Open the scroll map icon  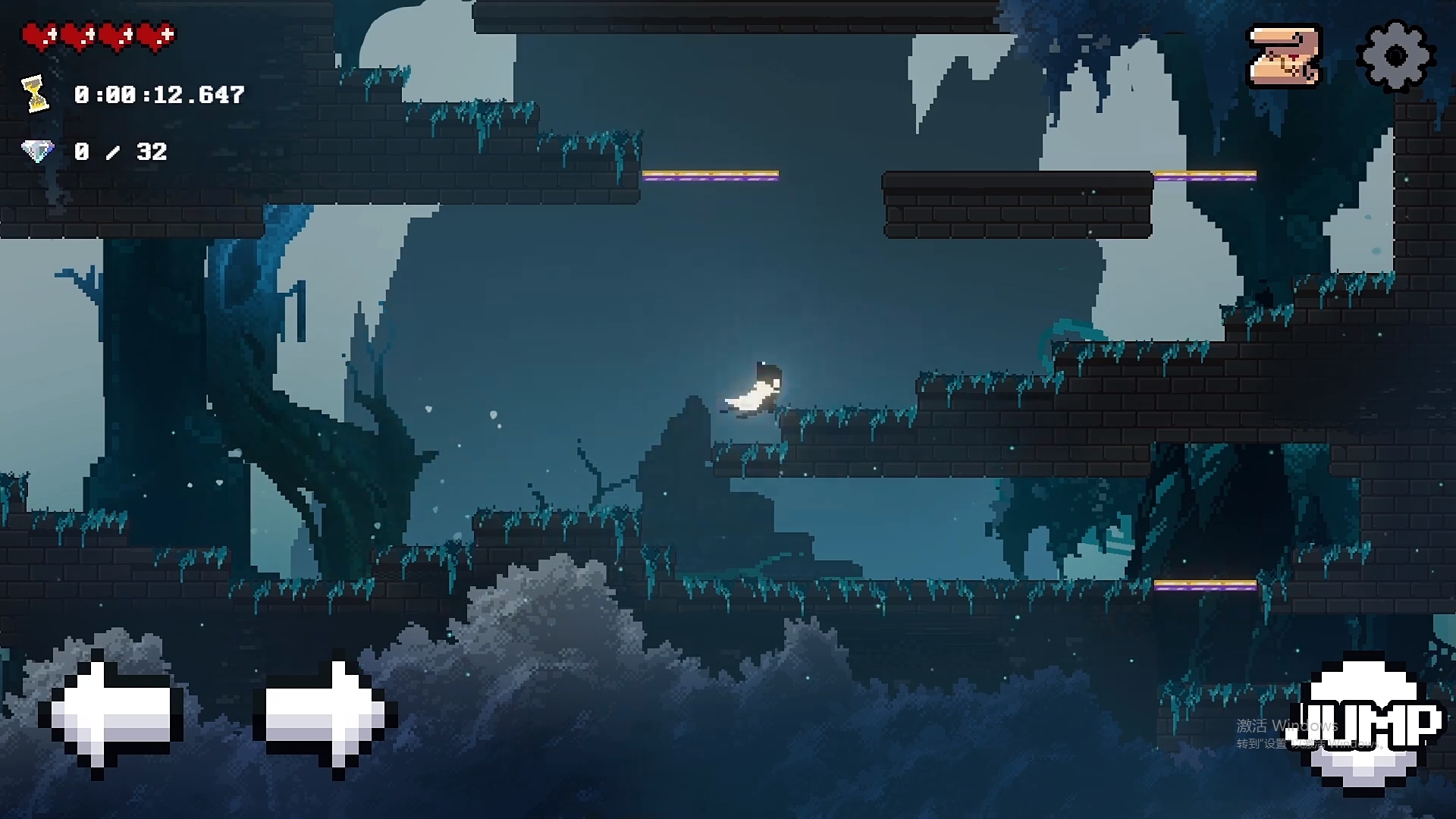[x=1285, y=56]
